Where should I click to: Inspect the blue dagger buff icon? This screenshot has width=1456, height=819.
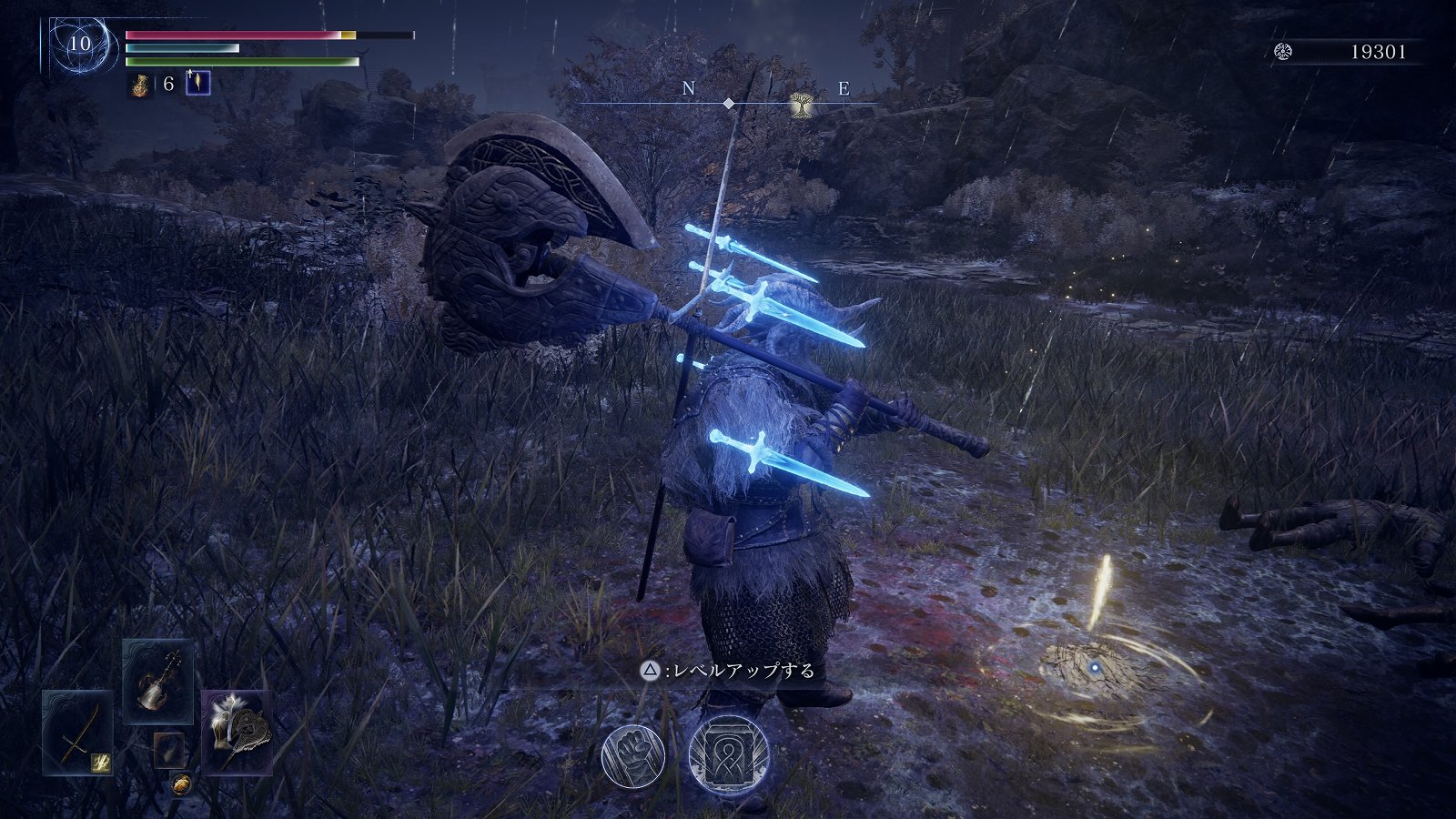197,84
